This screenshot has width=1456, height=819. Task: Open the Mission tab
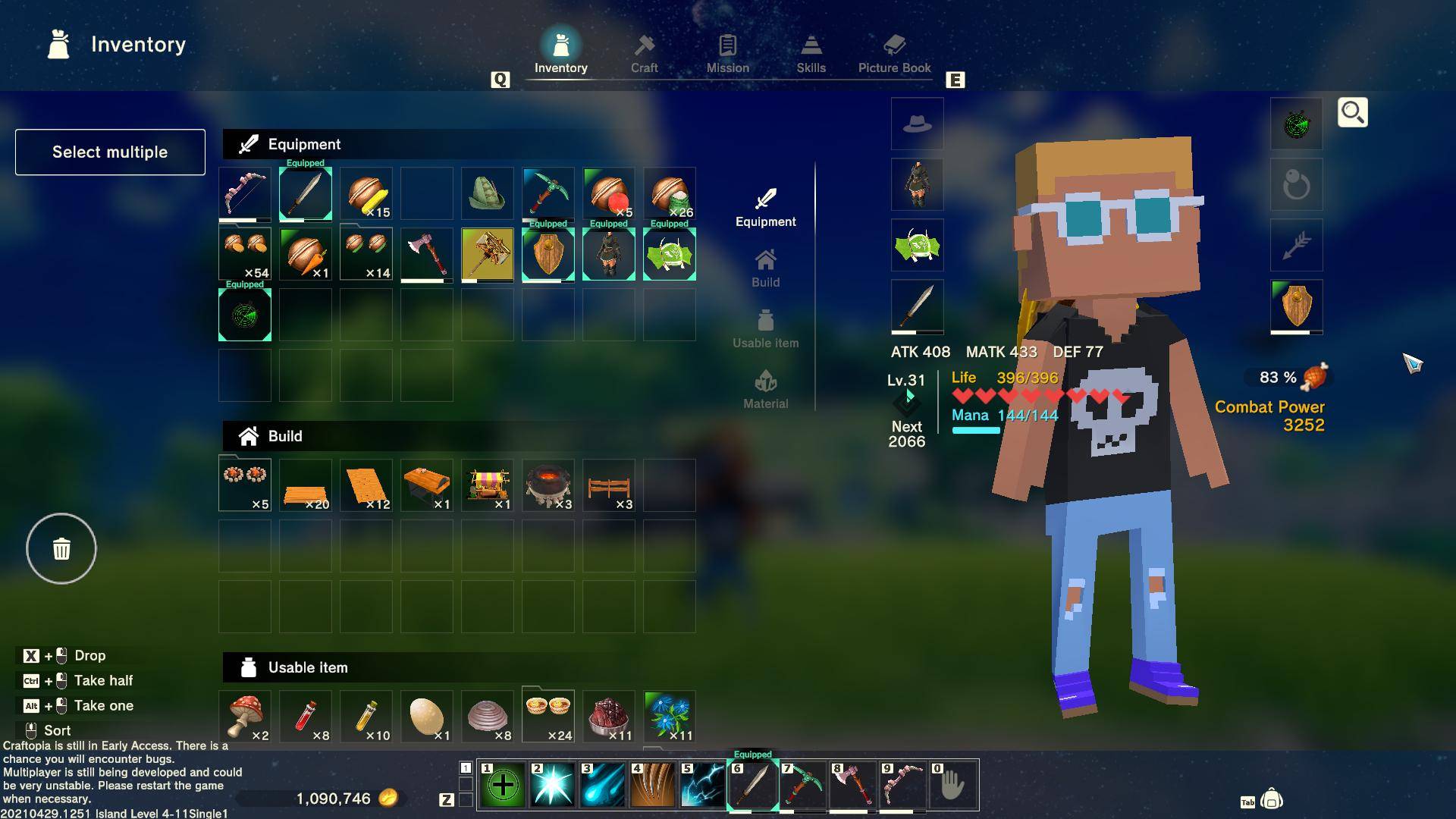pyautogui.click(x=727, y=53)
